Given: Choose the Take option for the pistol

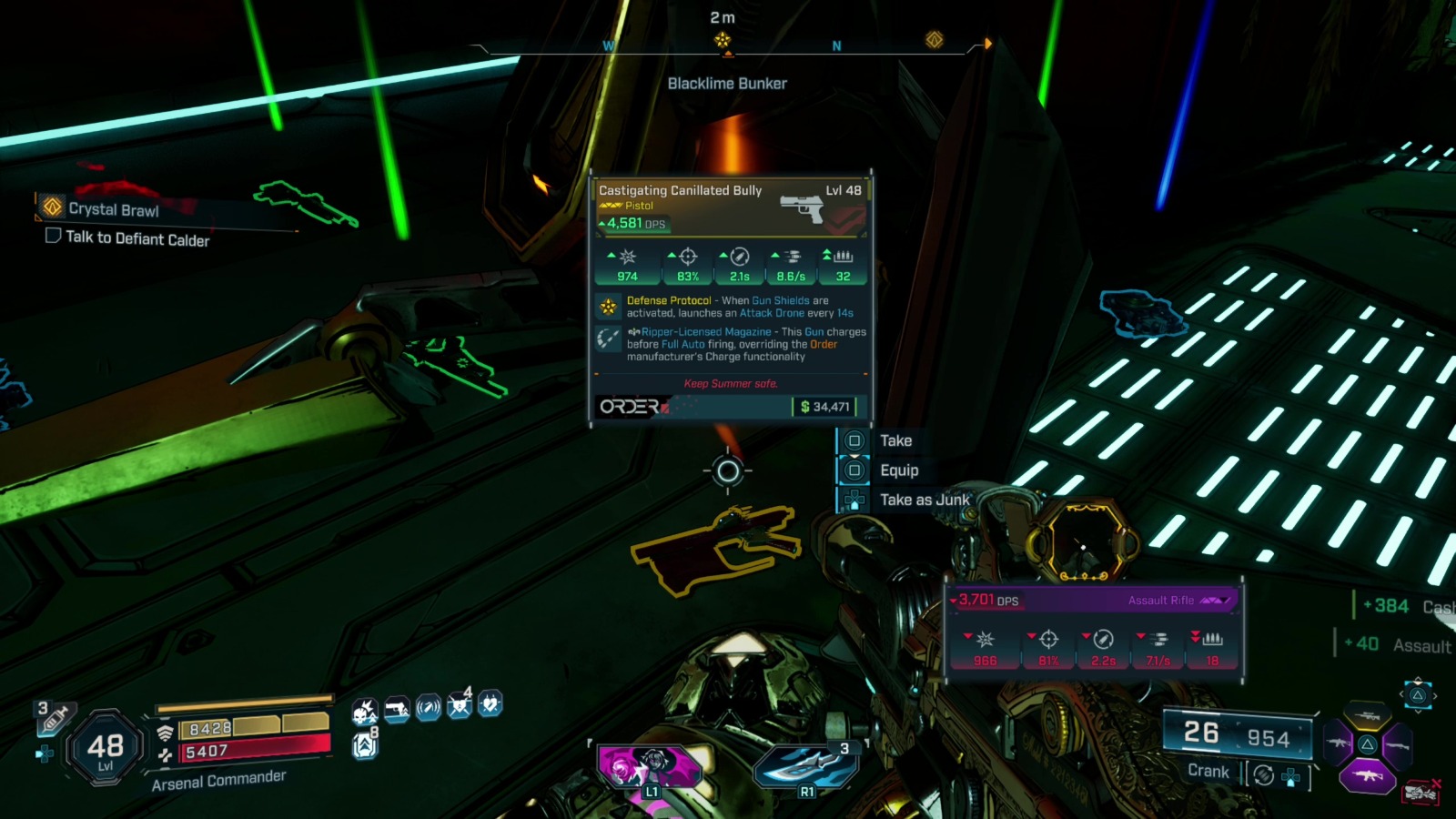Looking at the screenshot, I should pos(895,441).
